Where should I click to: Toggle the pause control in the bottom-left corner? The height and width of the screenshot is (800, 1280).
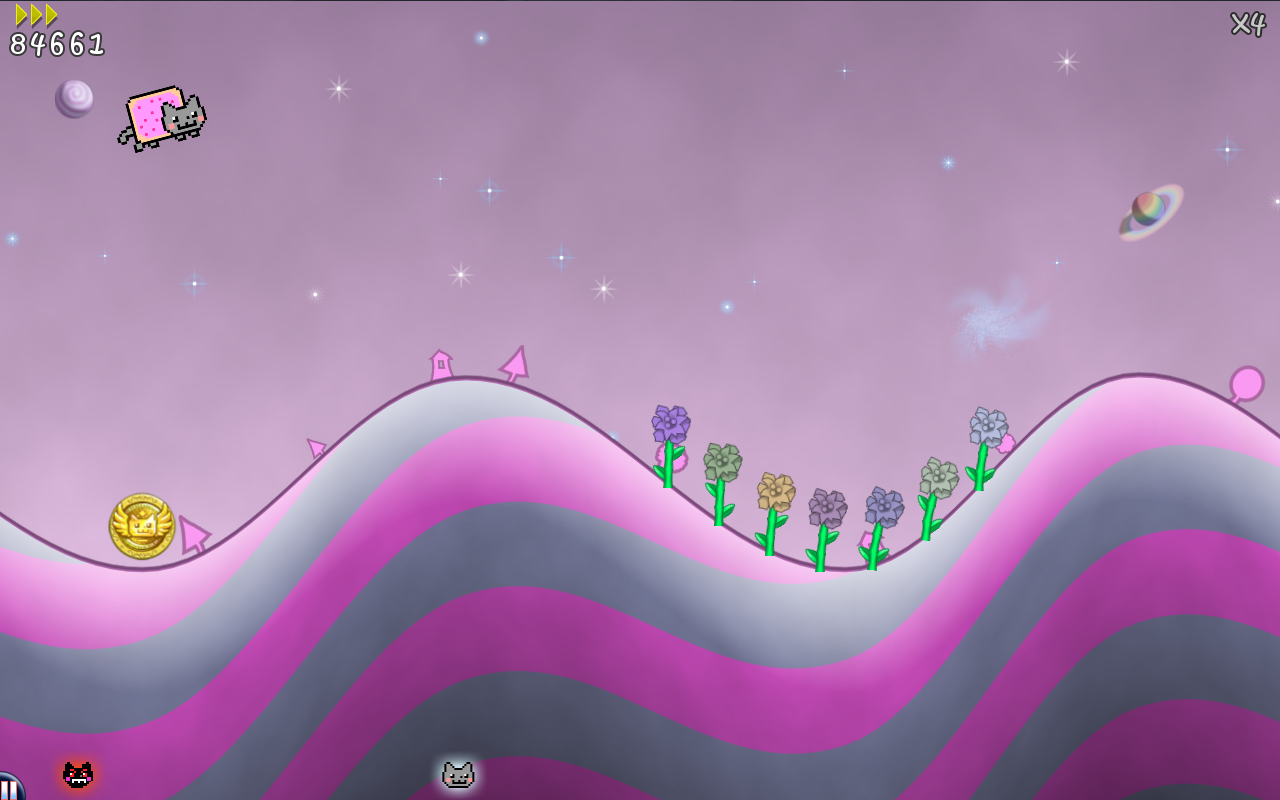tap(7, 790)
